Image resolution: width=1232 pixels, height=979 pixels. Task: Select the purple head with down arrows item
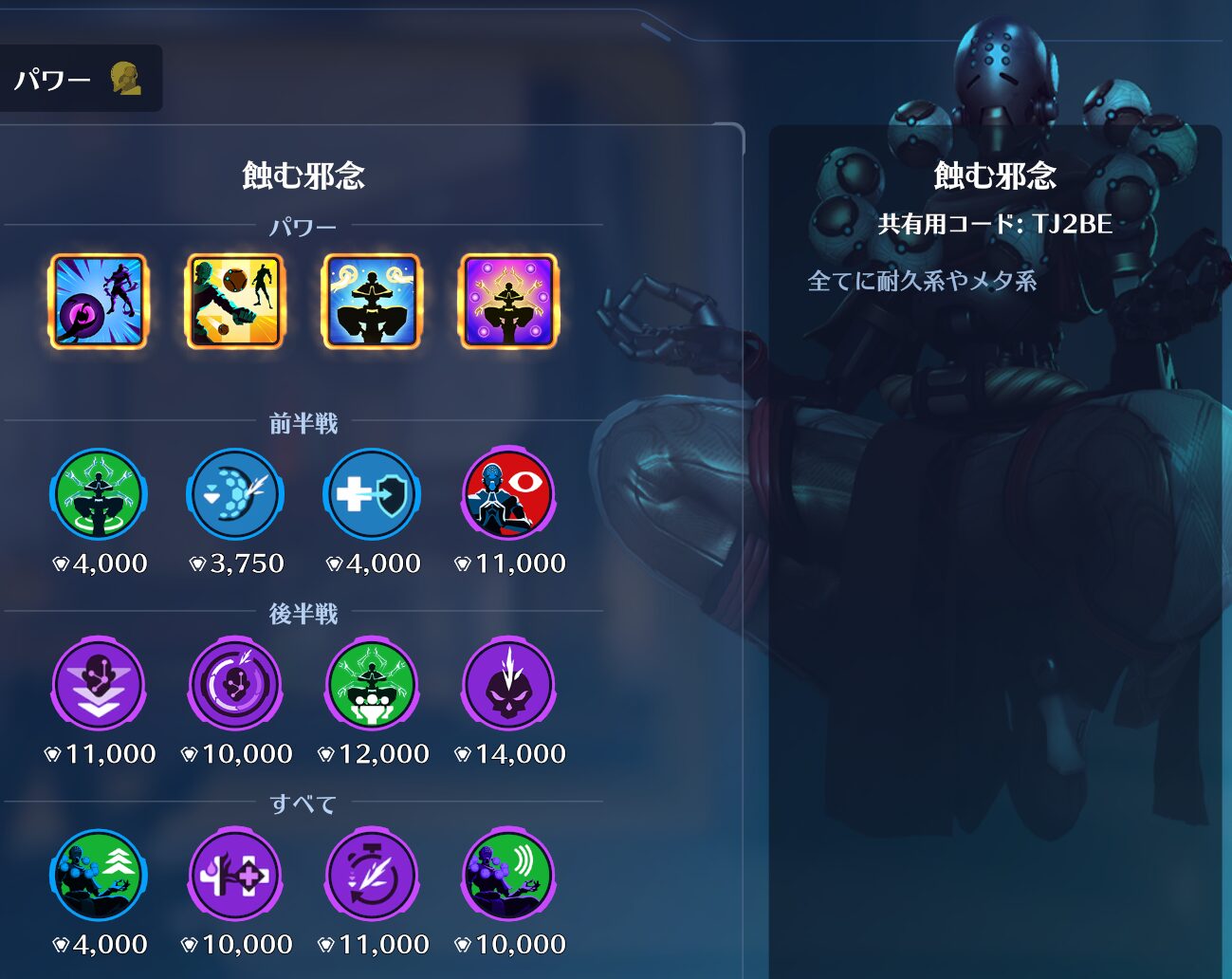98,685
